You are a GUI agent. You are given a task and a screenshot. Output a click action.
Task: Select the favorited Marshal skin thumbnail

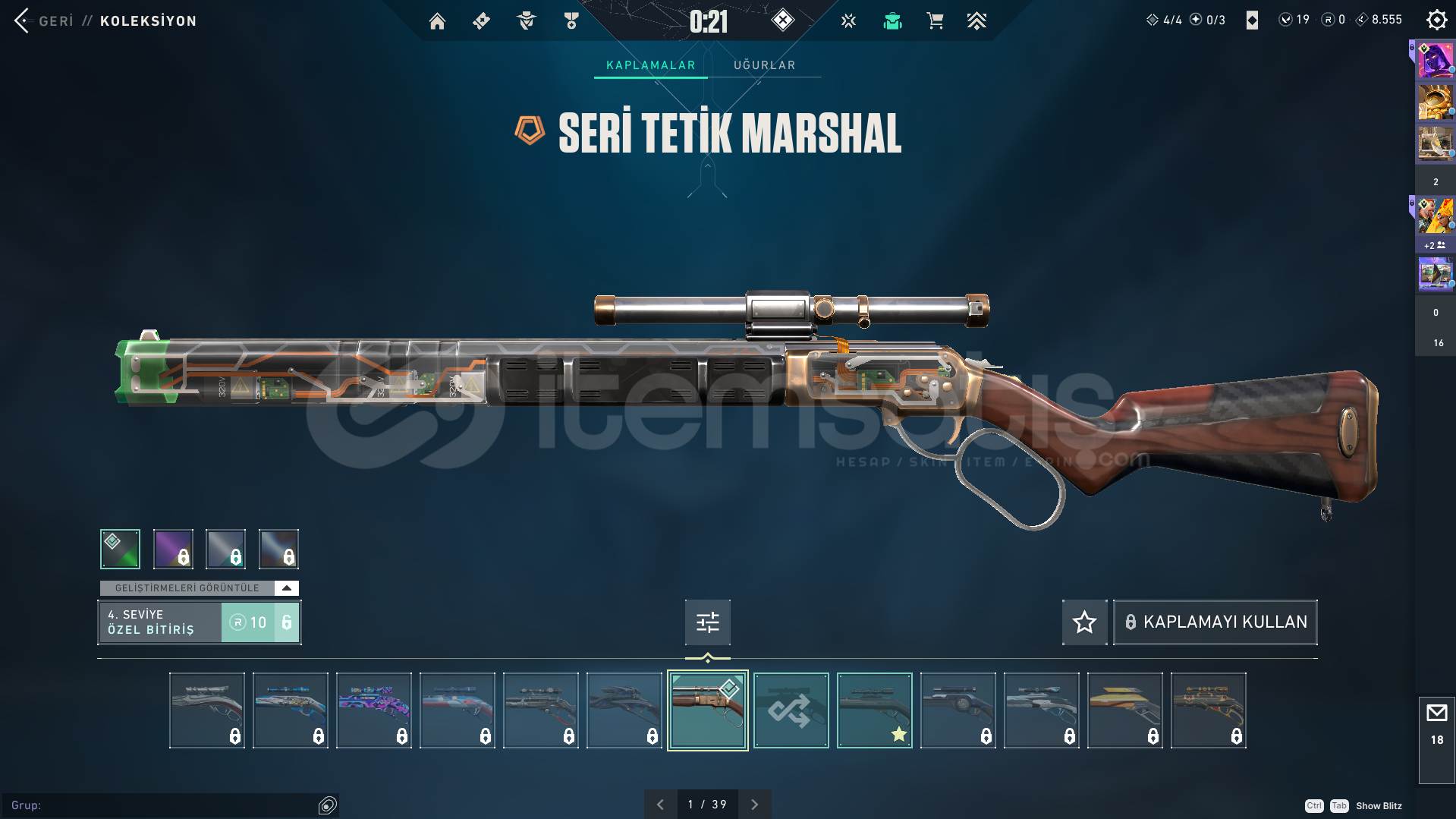(874, 710)
